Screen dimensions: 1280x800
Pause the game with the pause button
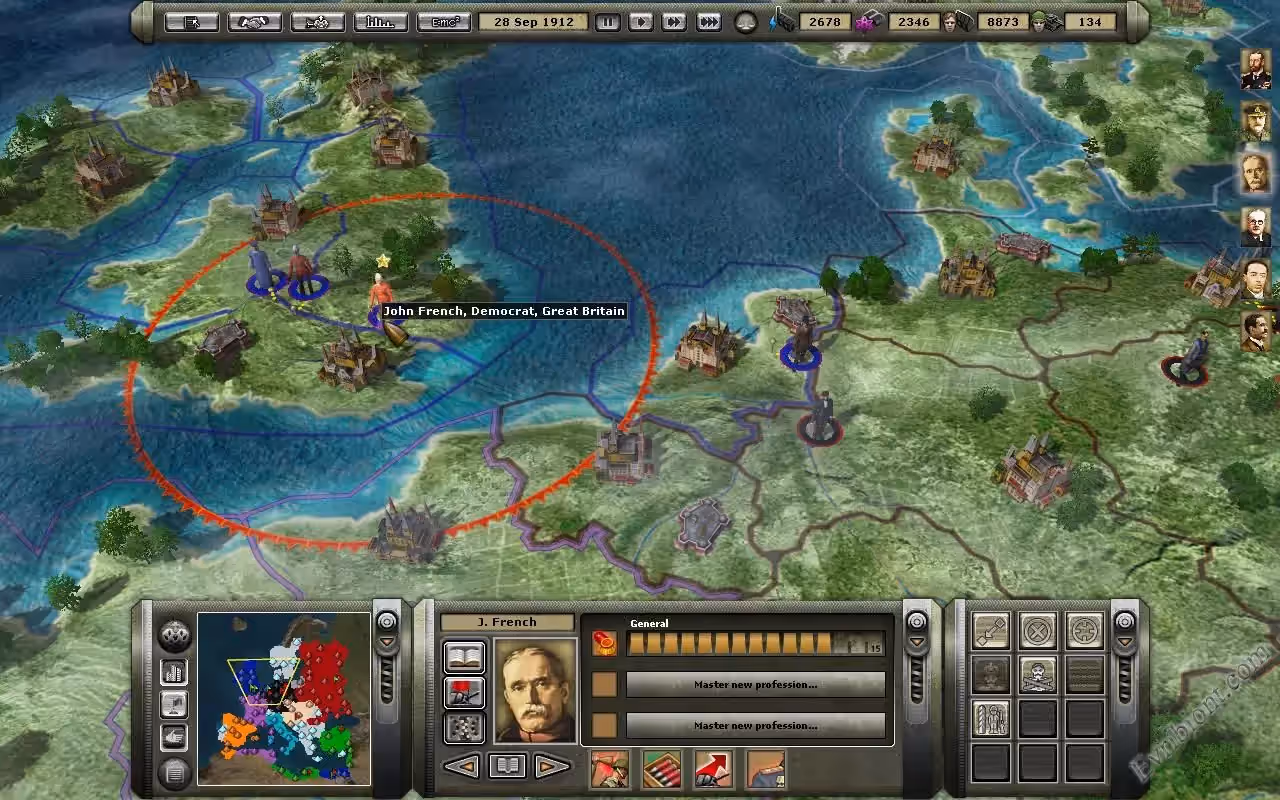607,22
